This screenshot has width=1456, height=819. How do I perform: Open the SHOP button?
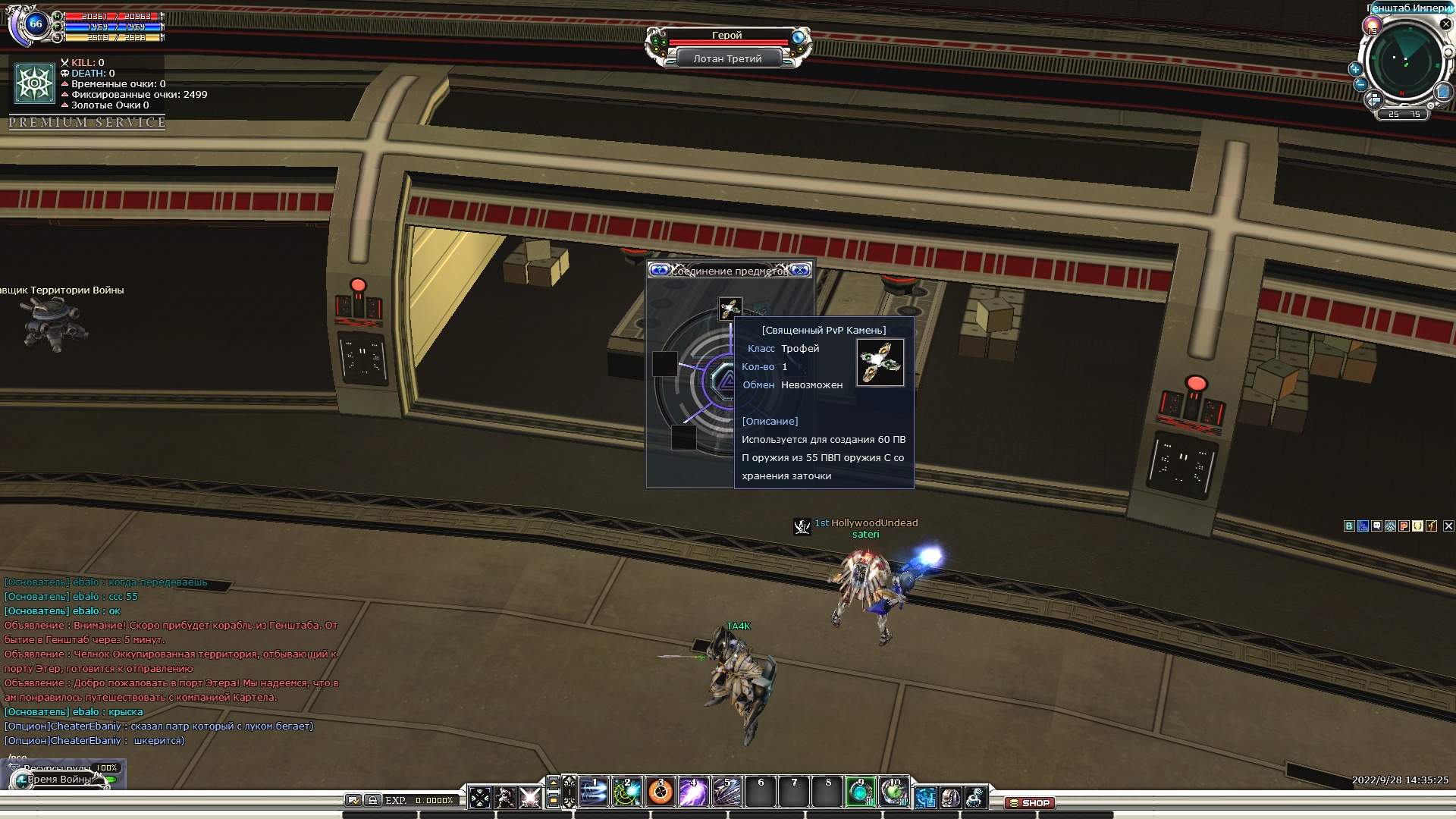click(1029, 802)
